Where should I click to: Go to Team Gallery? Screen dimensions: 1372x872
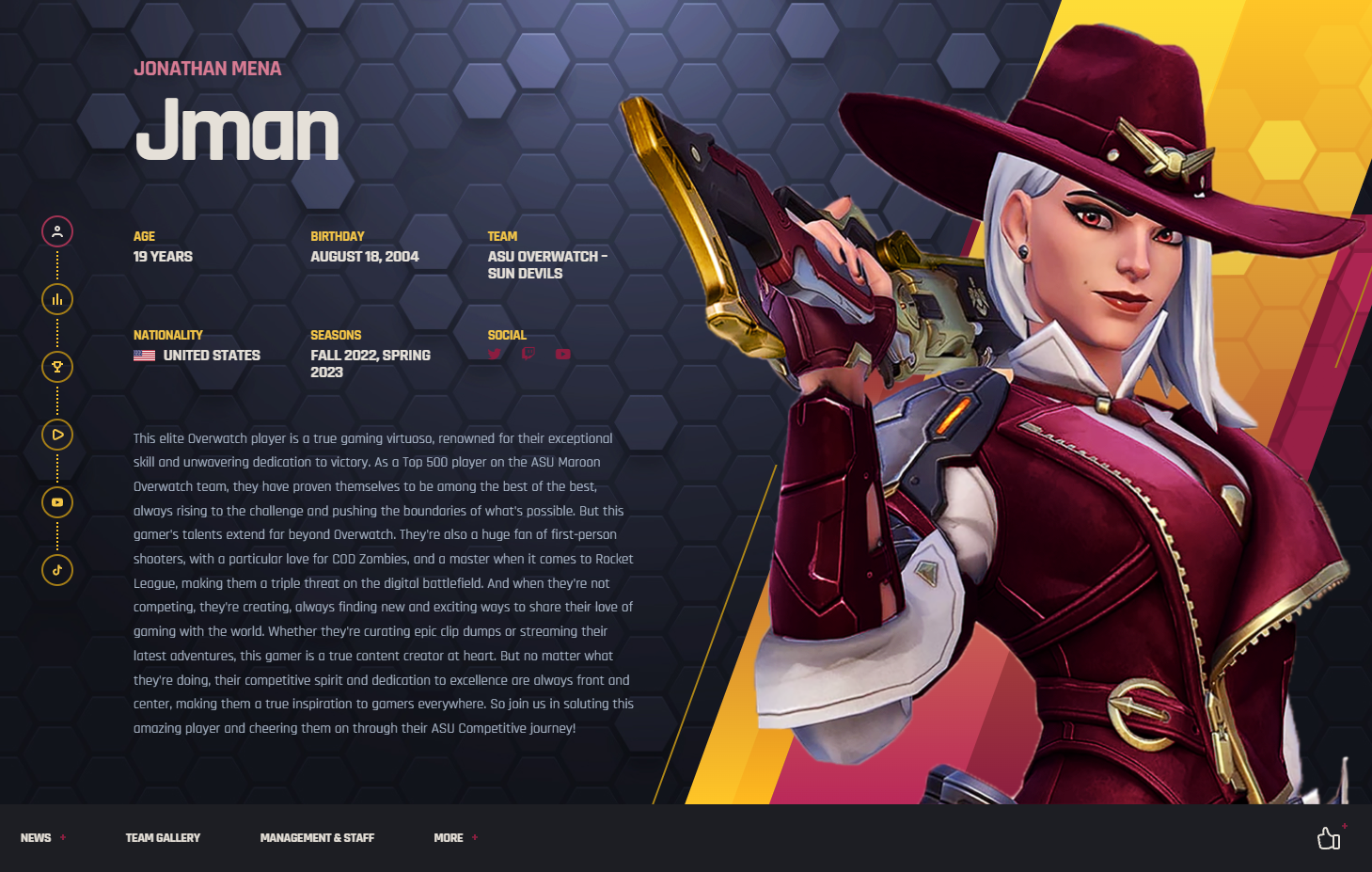pos(163,837)
